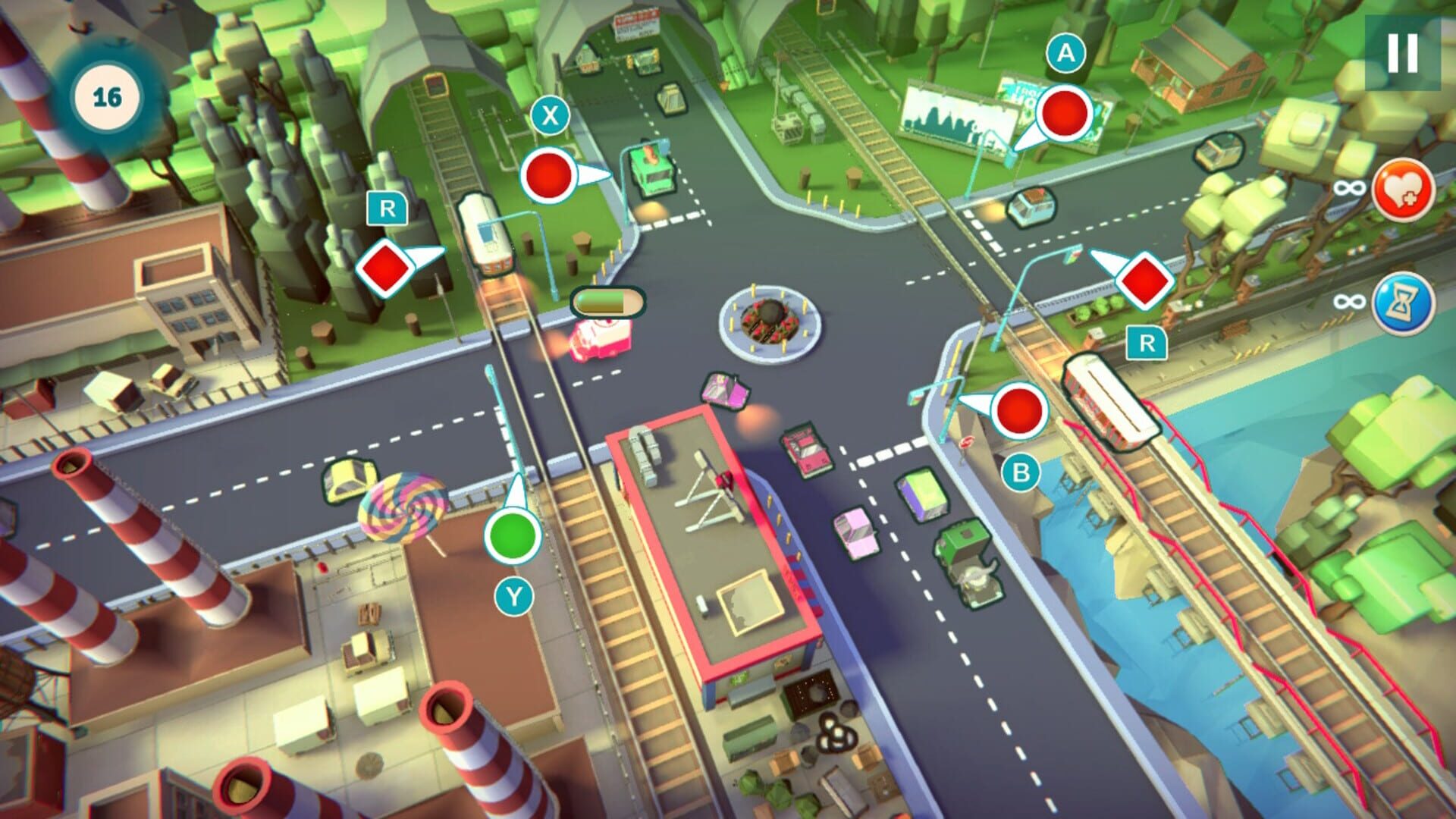The width and height of the screenshot is (1456, 819).
Task: Click the green progress capsule bar
Action: (x=607, y=302)
